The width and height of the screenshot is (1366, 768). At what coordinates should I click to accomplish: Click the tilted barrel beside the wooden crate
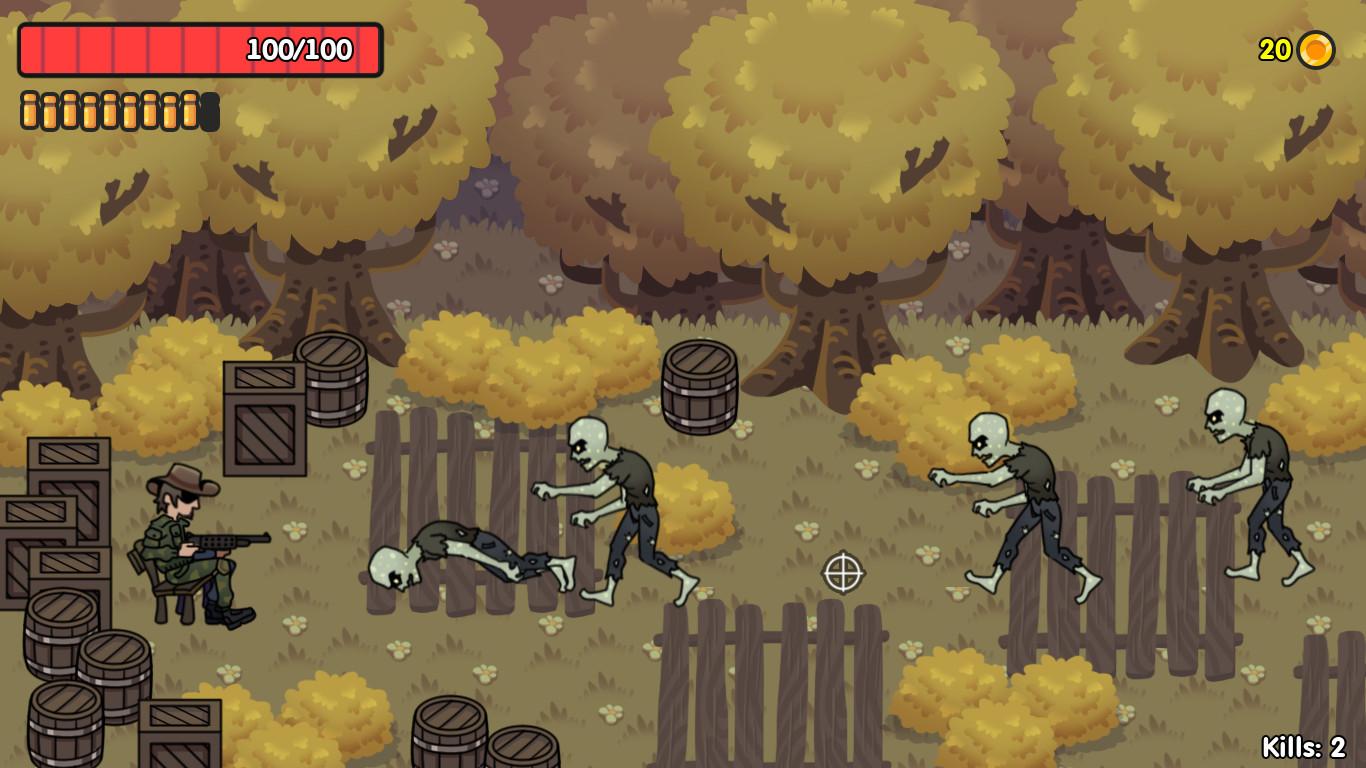(x=333, y=380)
